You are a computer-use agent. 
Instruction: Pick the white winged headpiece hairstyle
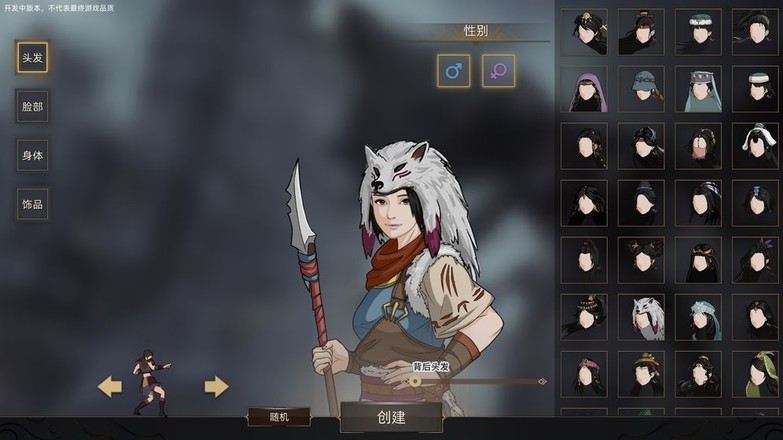tap(755, 146)
